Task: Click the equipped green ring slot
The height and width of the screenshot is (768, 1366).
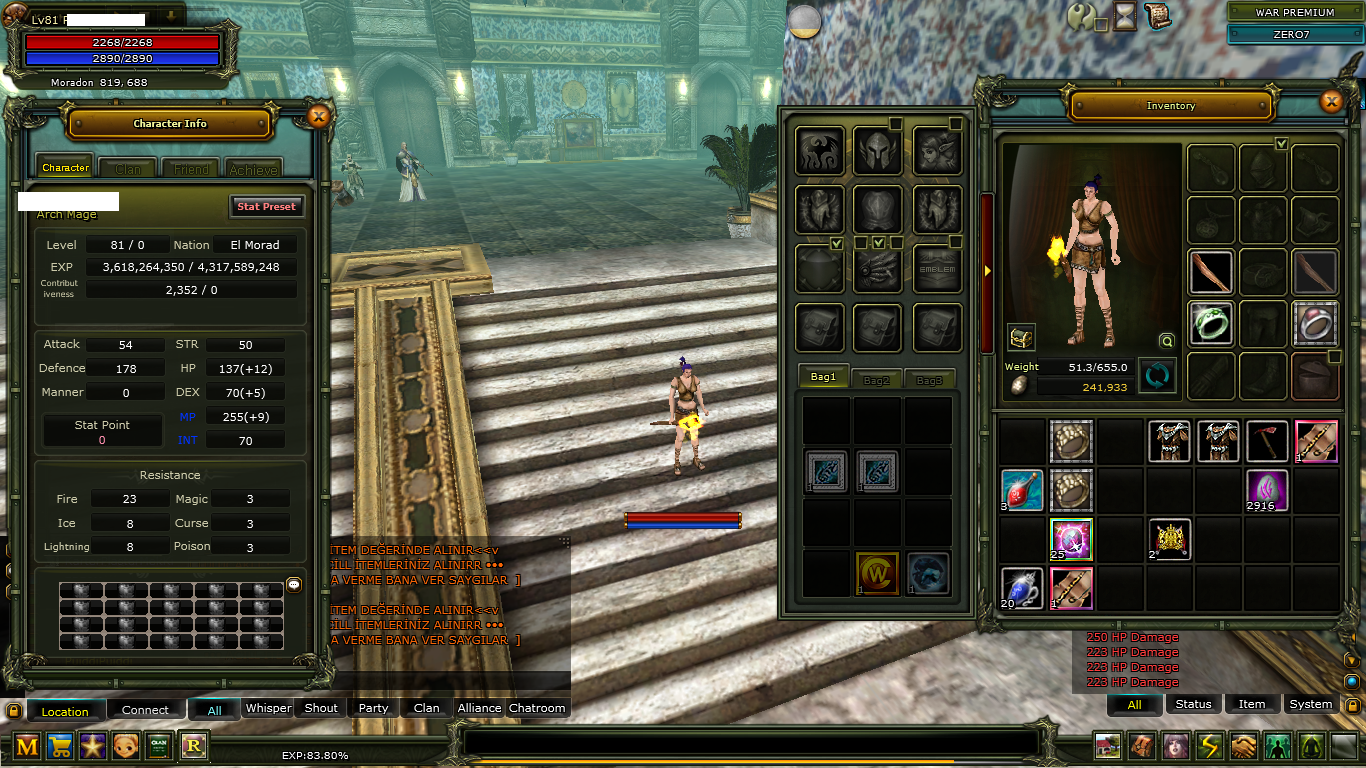Action: [x=1212, y=323]
